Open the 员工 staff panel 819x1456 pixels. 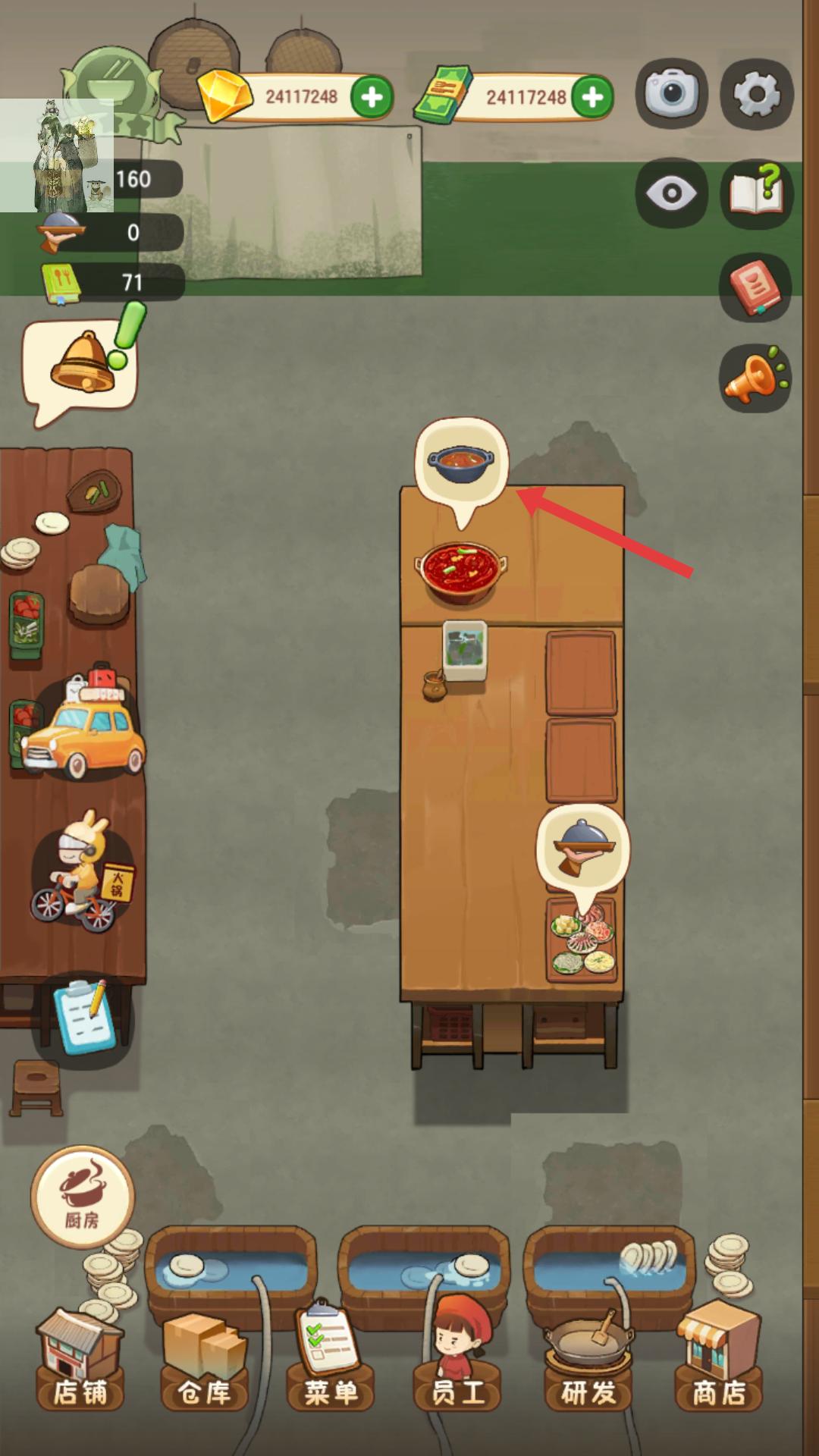pyautogui.click(x=457, y=1365)
